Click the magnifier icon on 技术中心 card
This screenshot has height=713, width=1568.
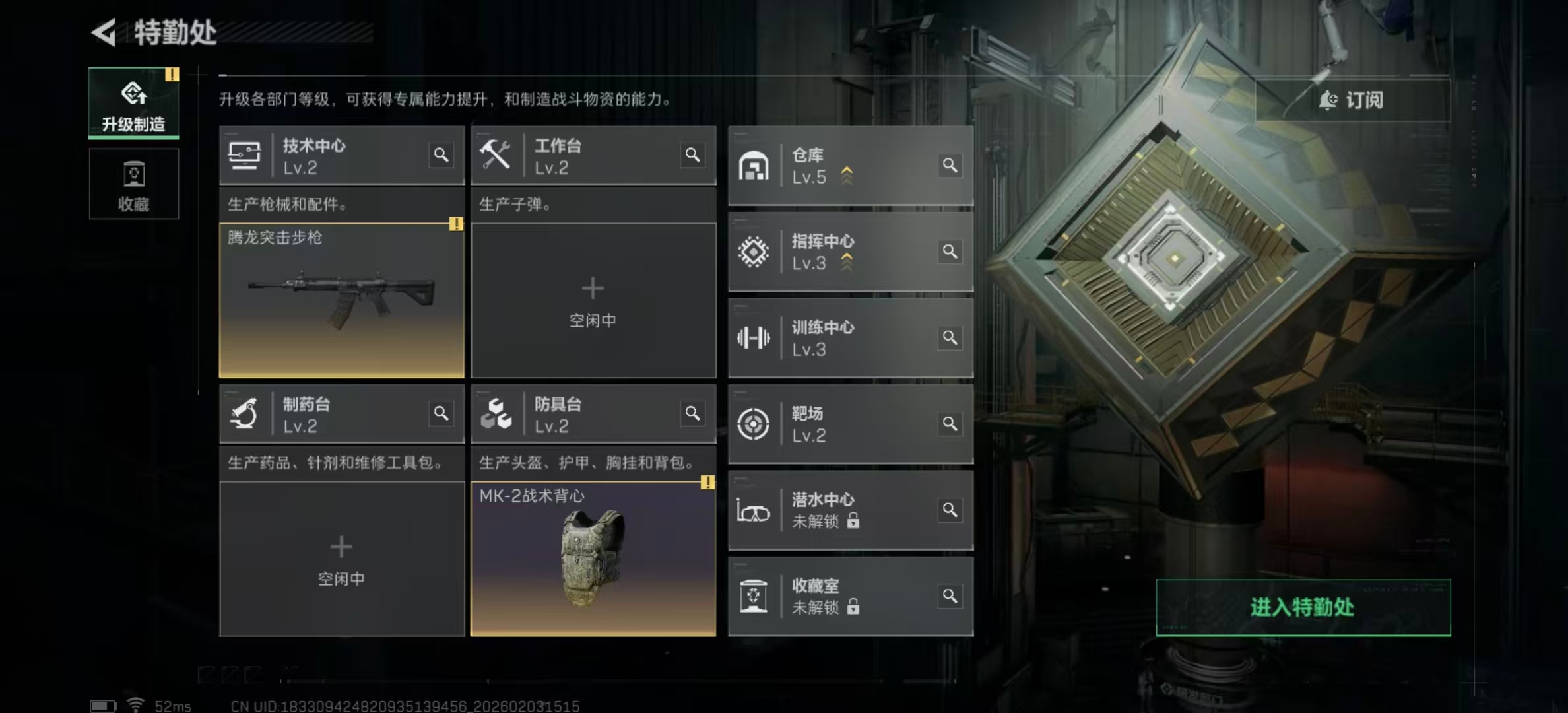[x=441, y=154]
